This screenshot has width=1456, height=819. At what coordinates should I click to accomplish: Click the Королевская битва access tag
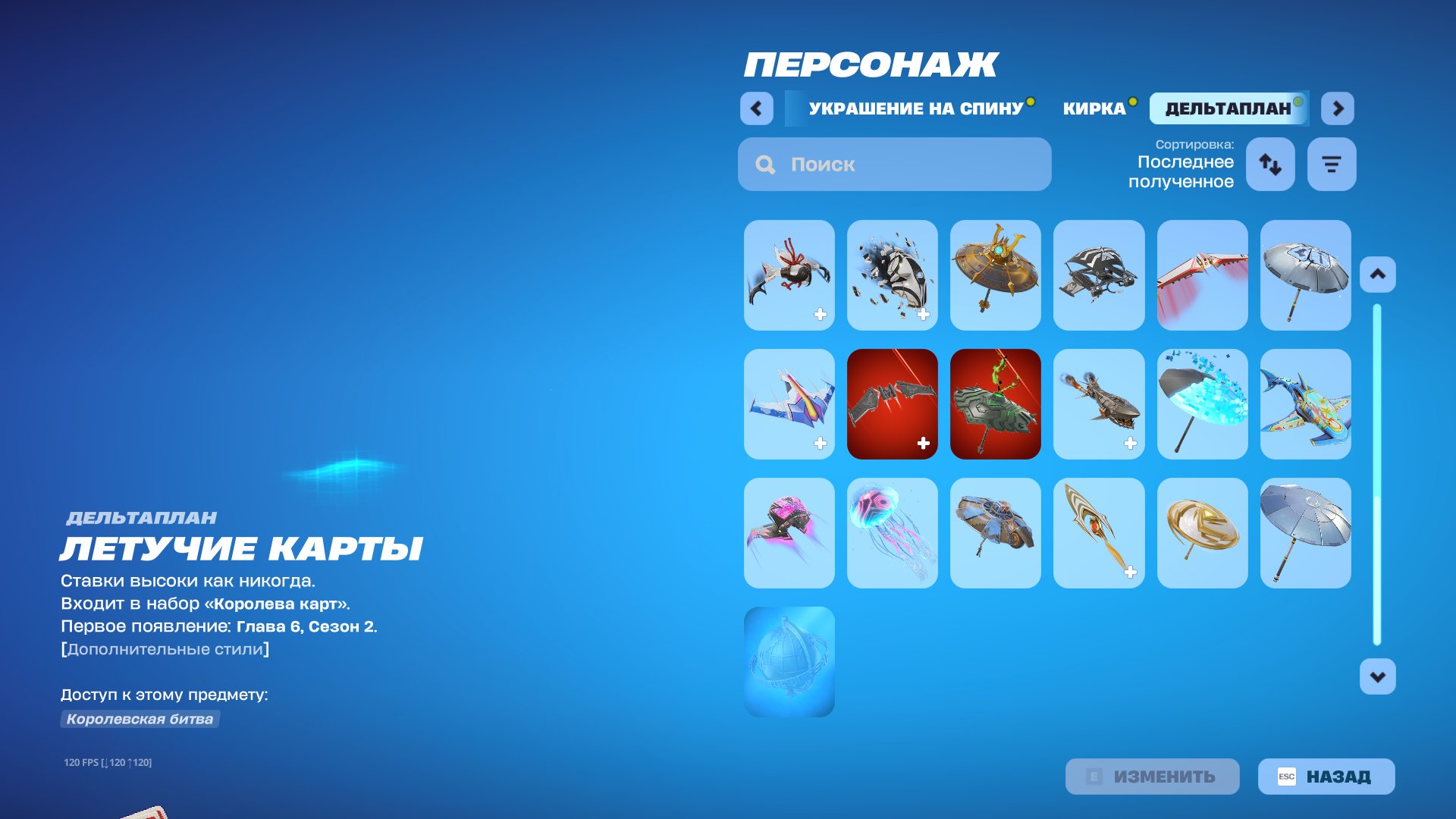140,720
